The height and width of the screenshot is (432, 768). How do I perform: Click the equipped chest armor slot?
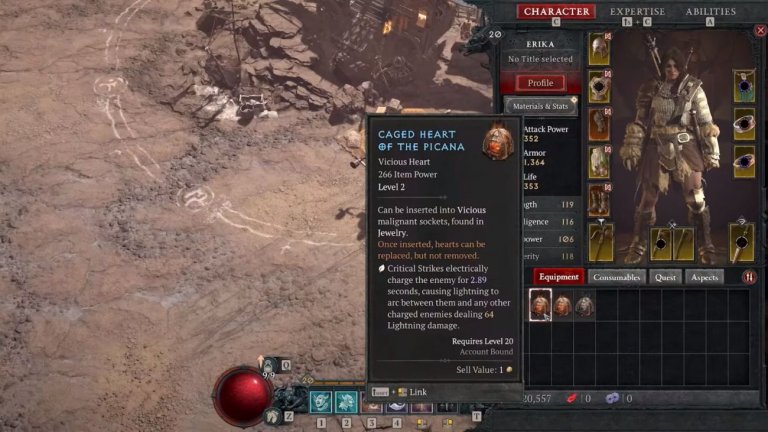tap(599, 87)
